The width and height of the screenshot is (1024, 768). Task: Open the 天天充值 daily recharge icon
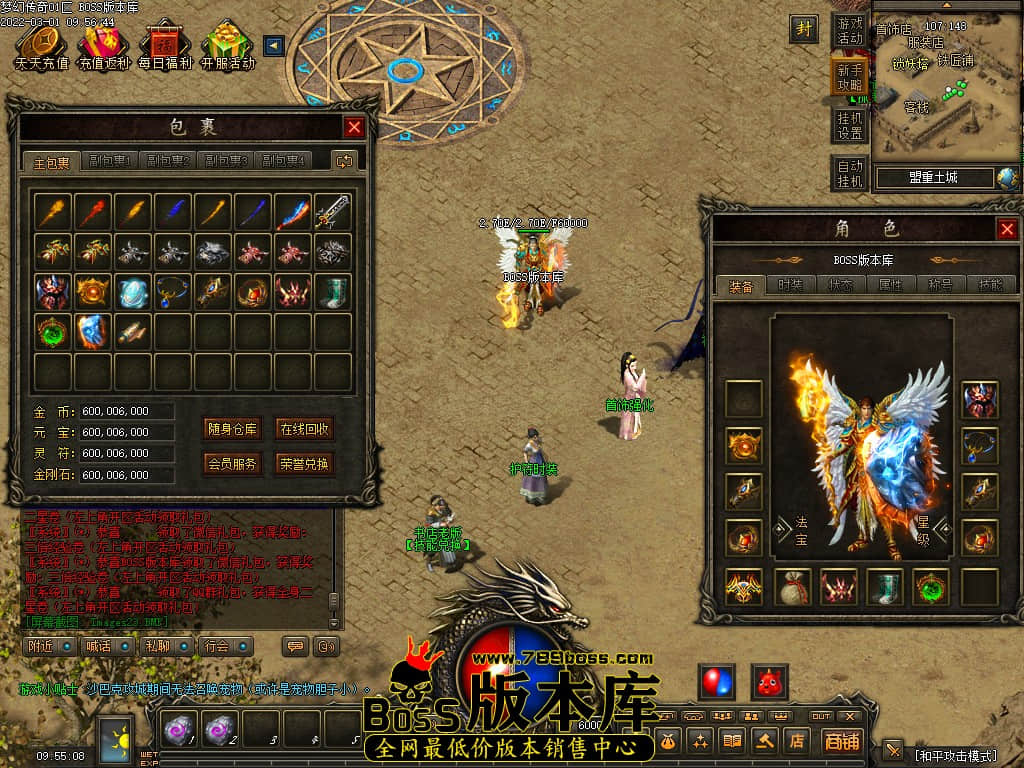(41, 47)
